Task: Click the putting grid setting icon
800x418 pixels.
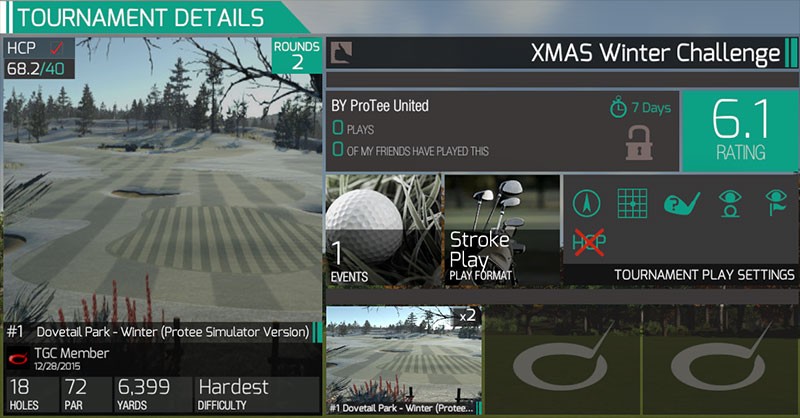Action: [x=632, y=203]
